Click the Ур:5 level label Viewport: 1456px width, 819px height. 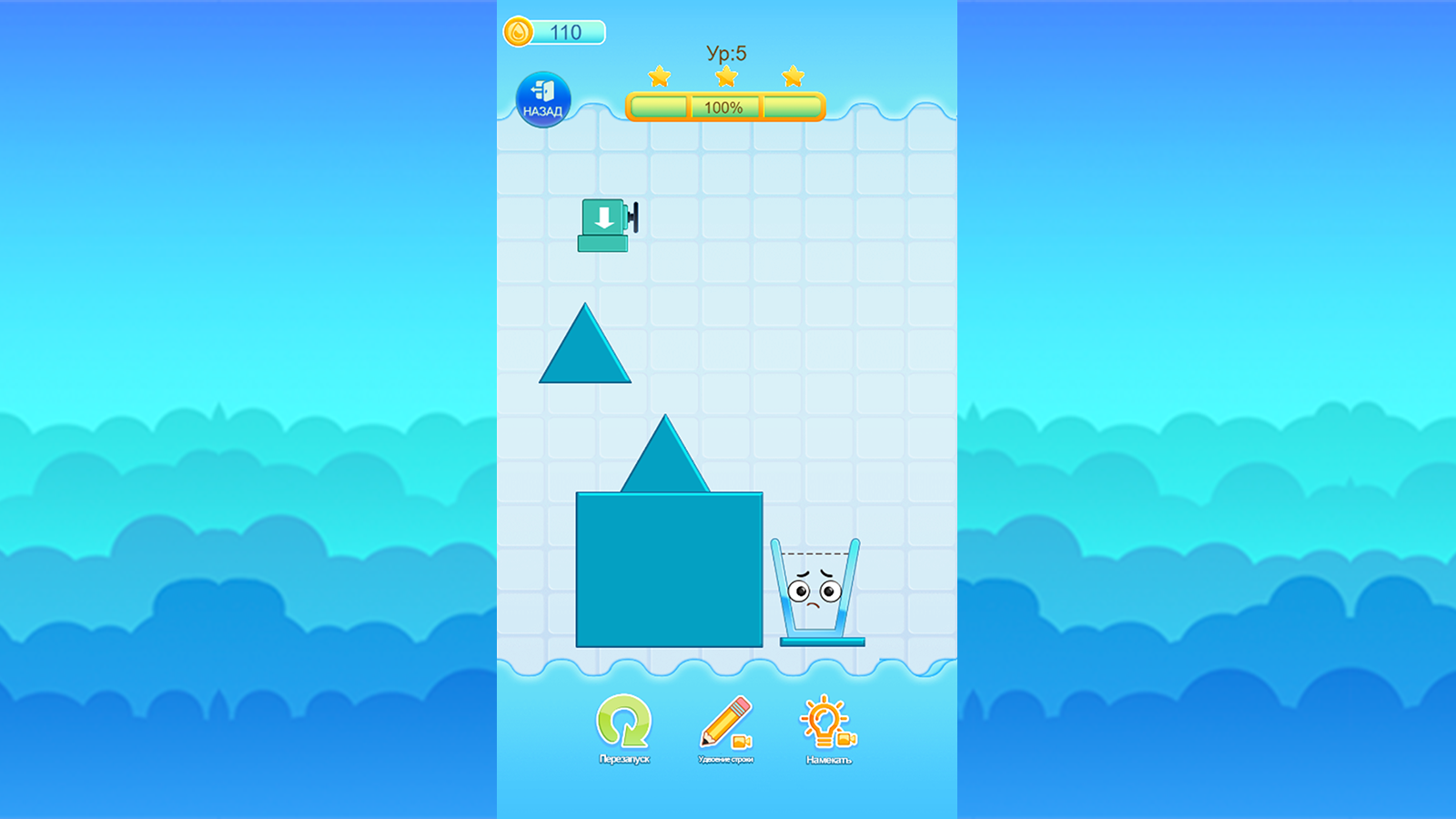(x=725, y=52)
